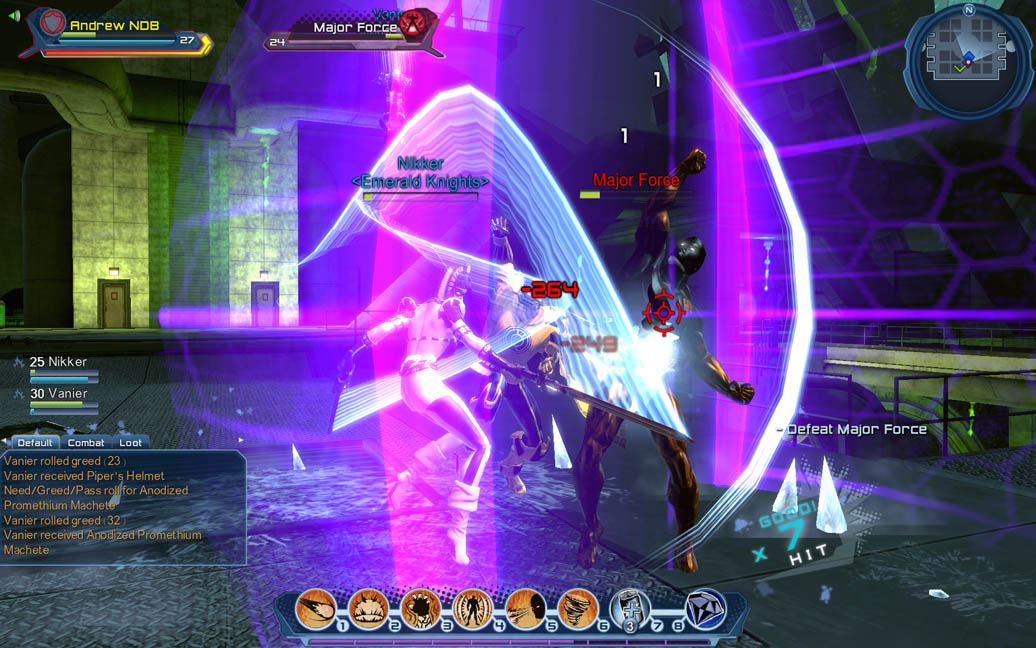Activate the burning body silhouette ability

pyautogui.click(x=472, y=608)
